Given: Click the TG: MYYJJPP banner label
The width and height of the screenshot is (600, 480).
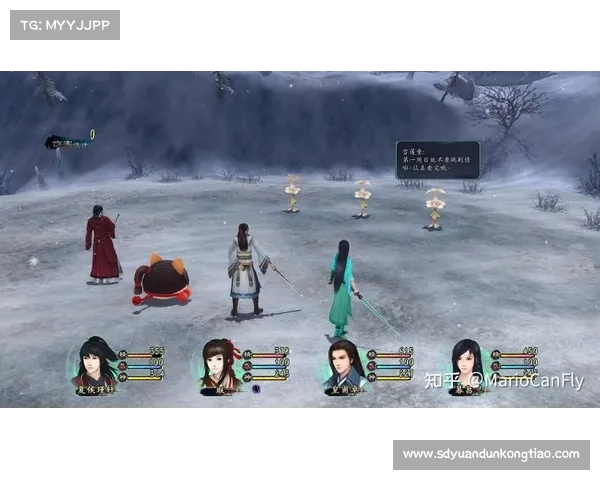Looking at the screenshot, I should [64, 25].
